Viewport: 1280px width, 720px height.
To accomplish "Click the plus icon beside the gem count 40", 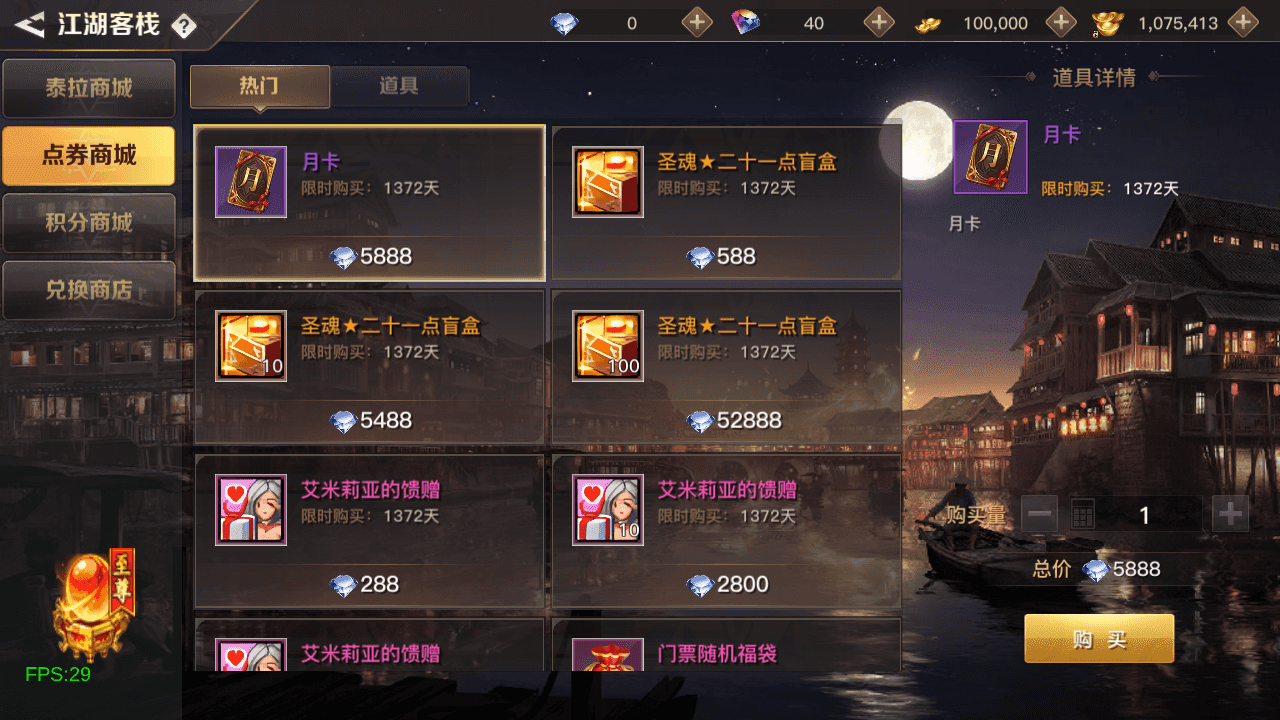I will [x=879, y=21].
